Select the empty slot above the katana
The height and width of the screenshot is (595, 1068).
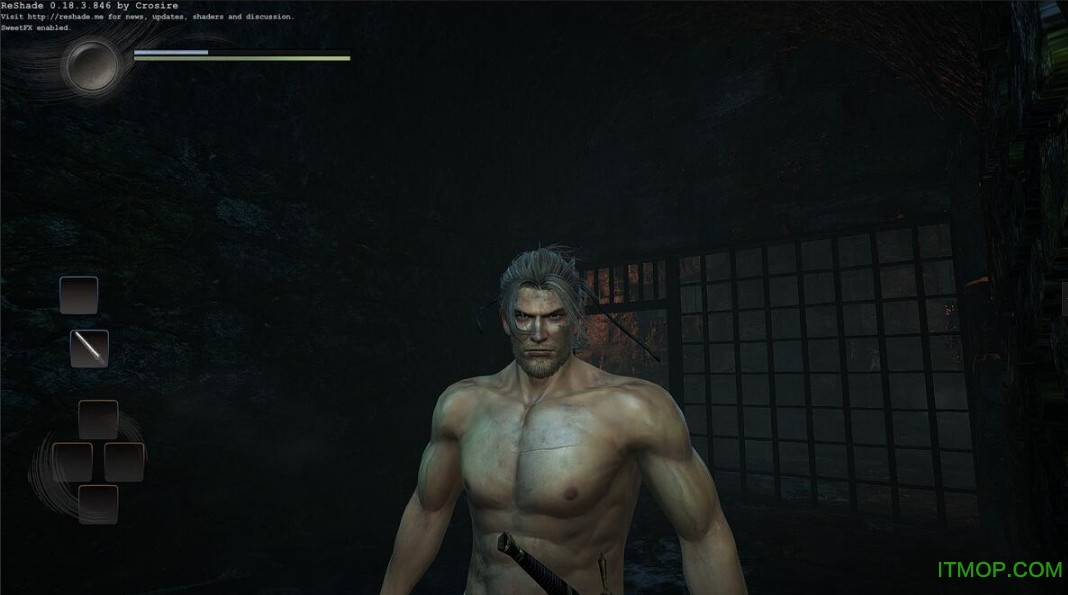click(79, 295)
